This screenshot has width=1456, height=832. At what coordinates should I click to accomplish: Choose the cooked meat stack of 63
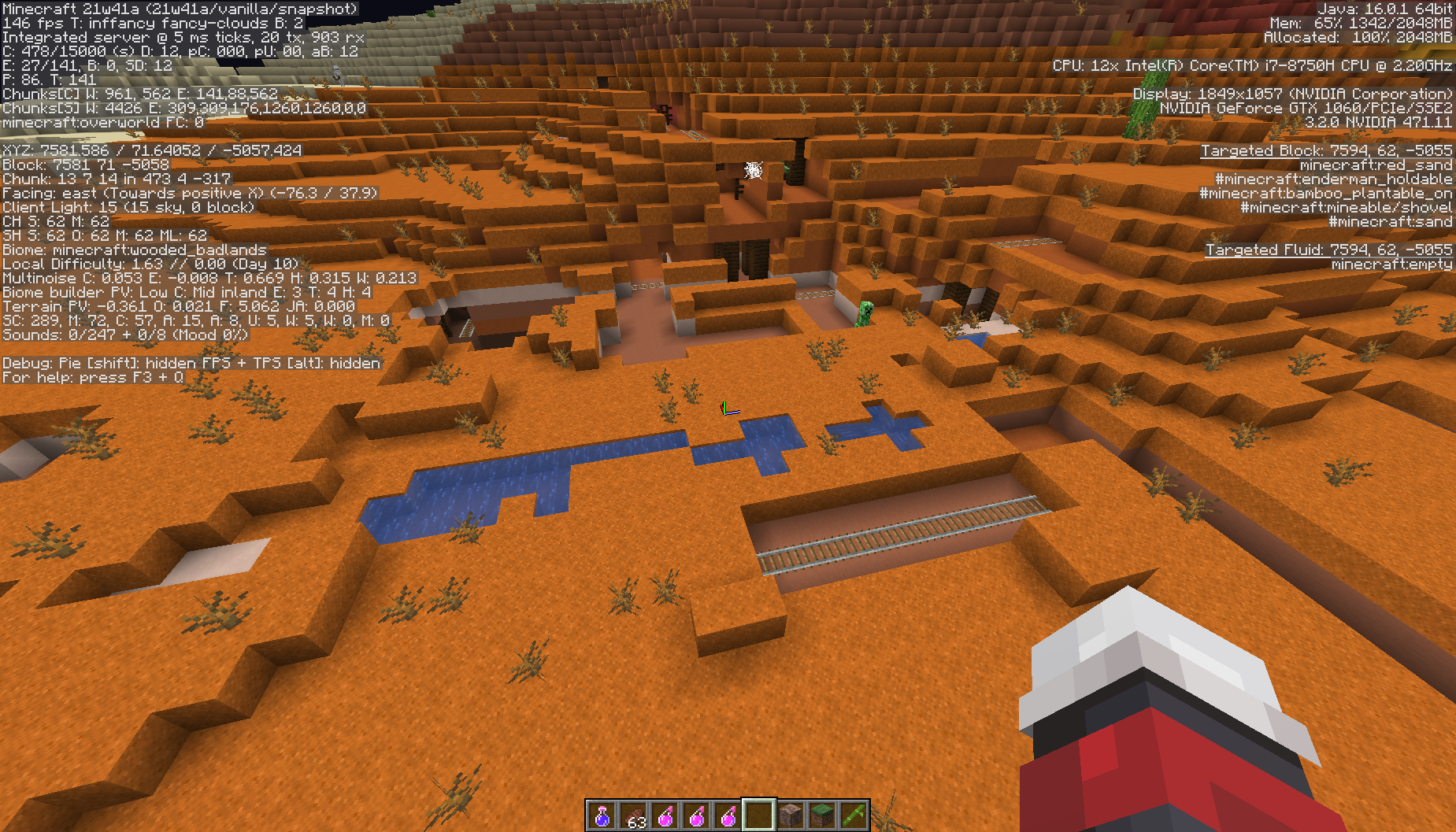(x=634, y=815)
